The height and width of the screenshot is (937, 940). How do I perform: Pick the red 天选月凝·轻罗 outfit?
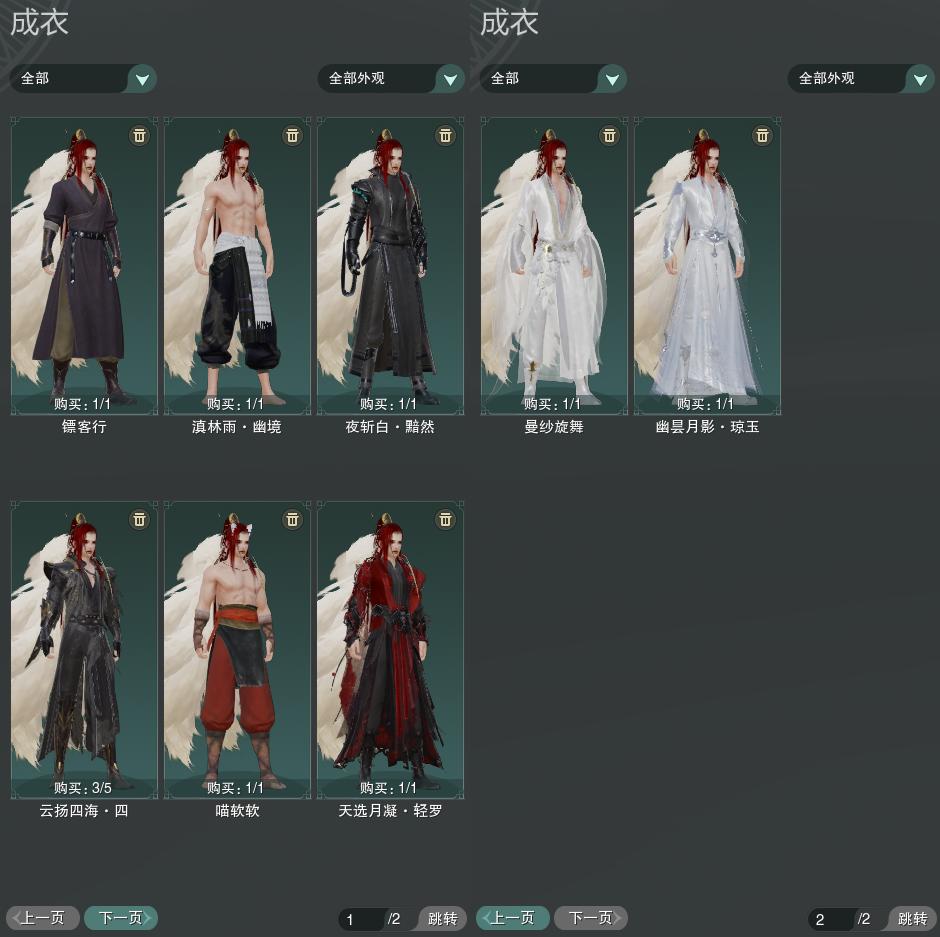point(390,649)
